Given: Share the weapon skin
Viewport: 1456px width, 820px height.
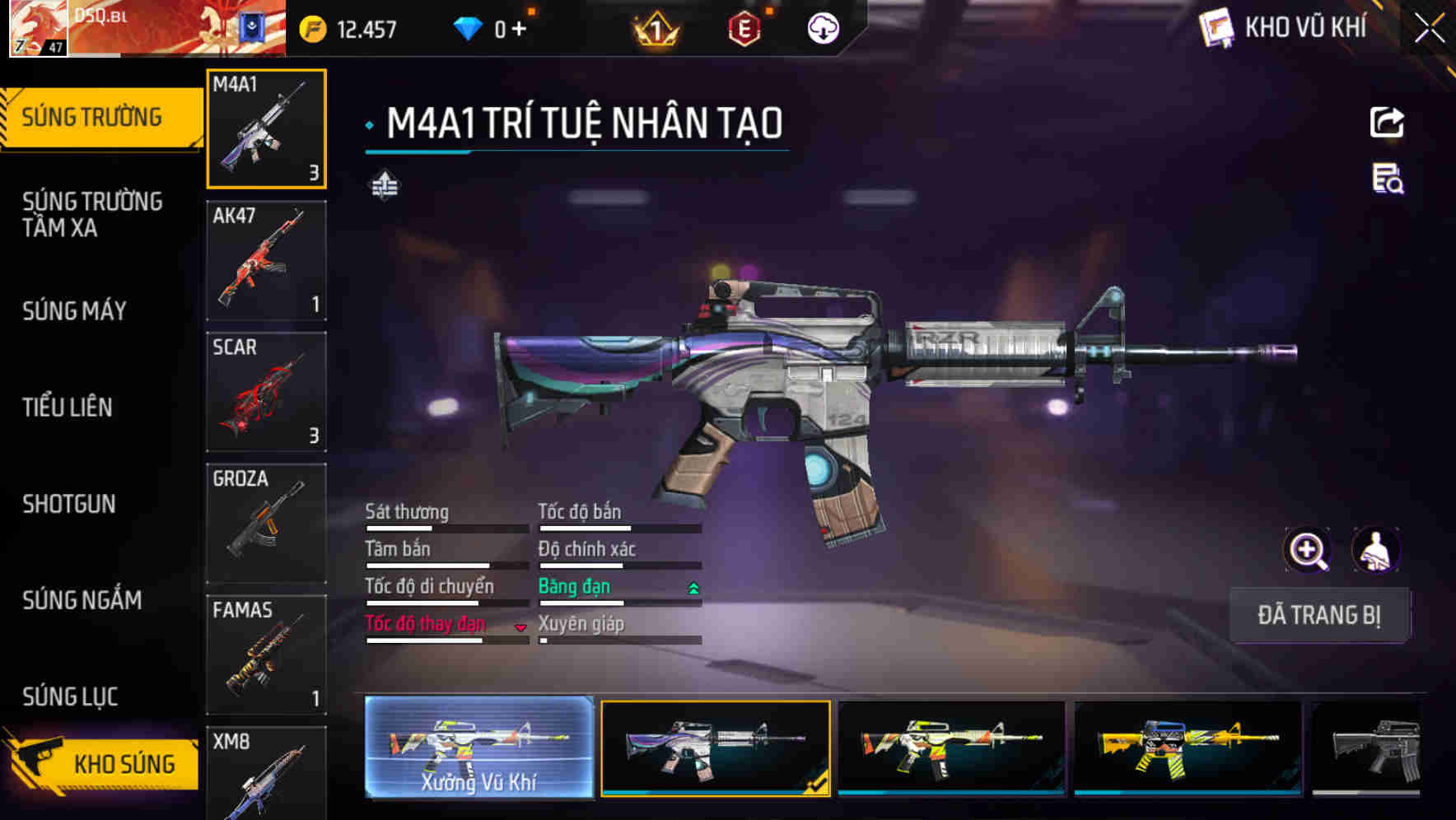Looking at the screenshot, I should (x=1387, y=123).
